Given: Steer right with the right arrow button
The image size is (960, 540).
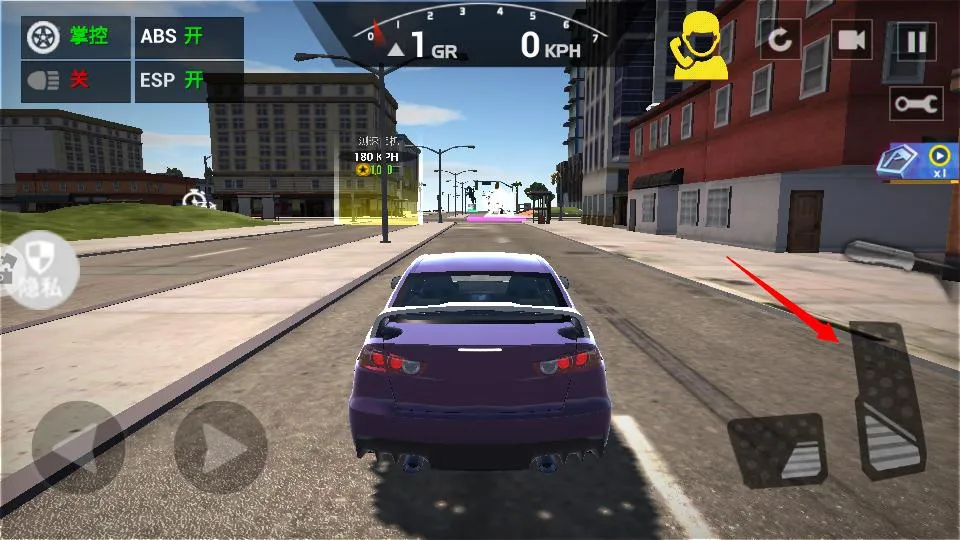Looking at the screenshot, I should (x=220, y=446).
